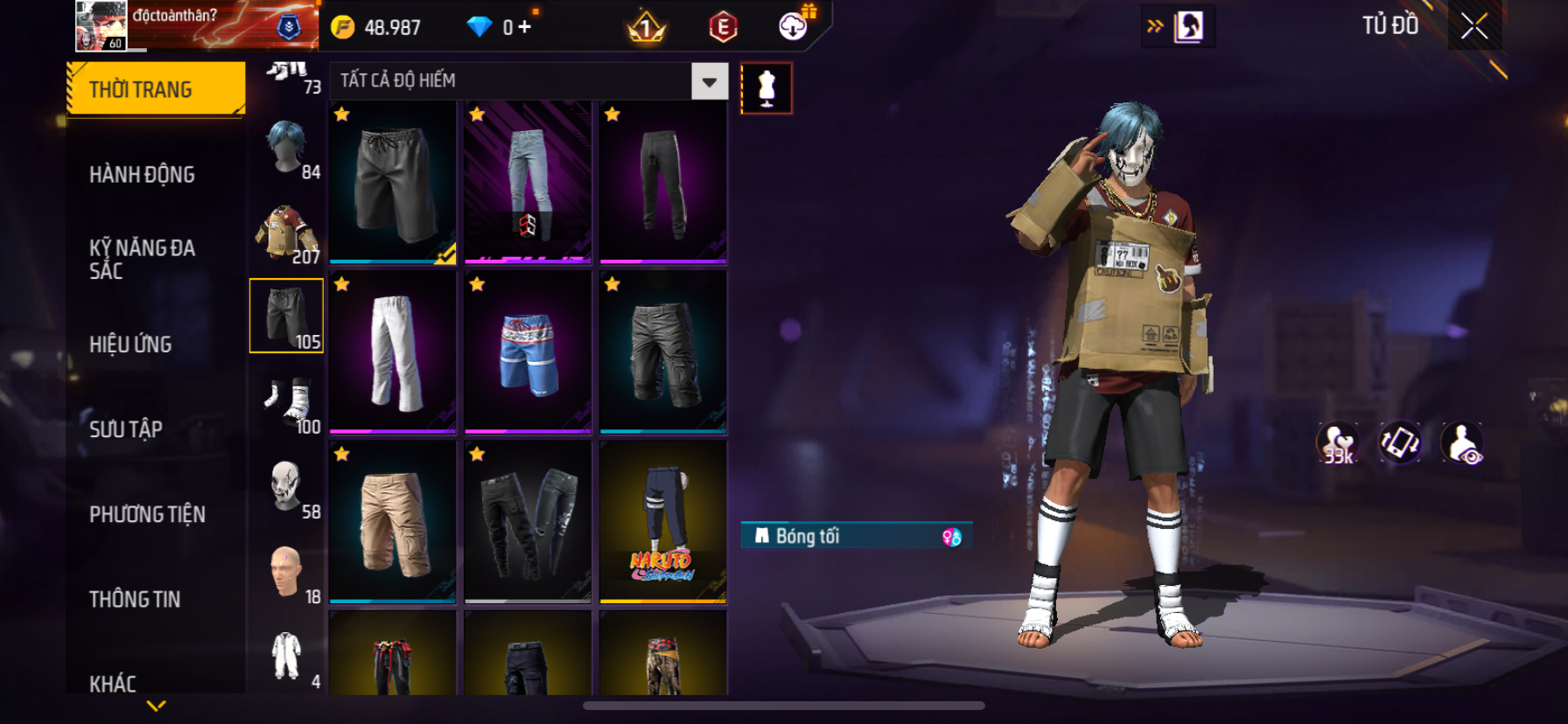Screen dimensions: 1568x724
Task: Select the hair category with 84 items
Action: coord(287,149)
